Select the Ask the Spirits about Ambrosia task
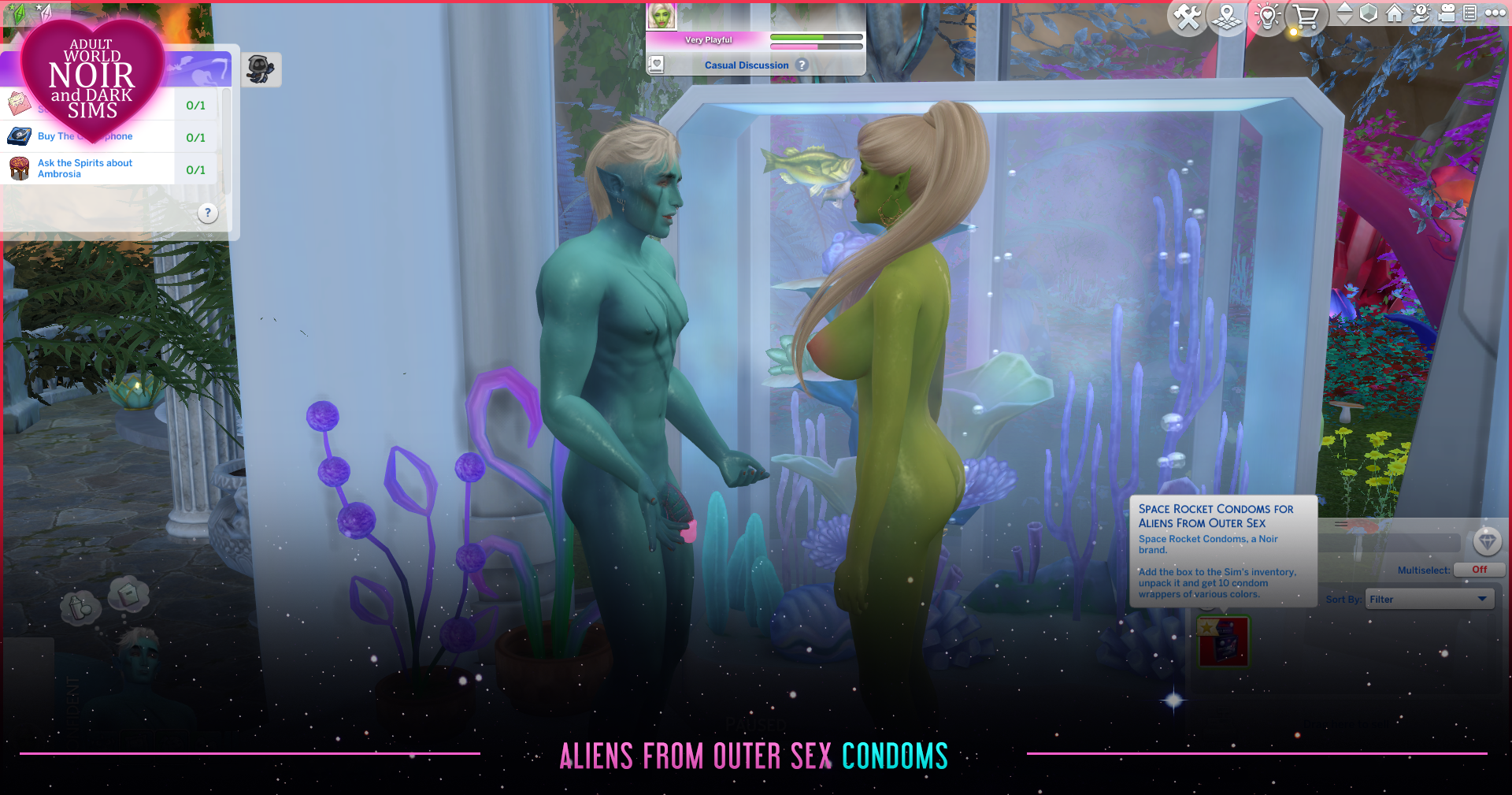Screen dimensions: 1512x795 tap(87, 169)
